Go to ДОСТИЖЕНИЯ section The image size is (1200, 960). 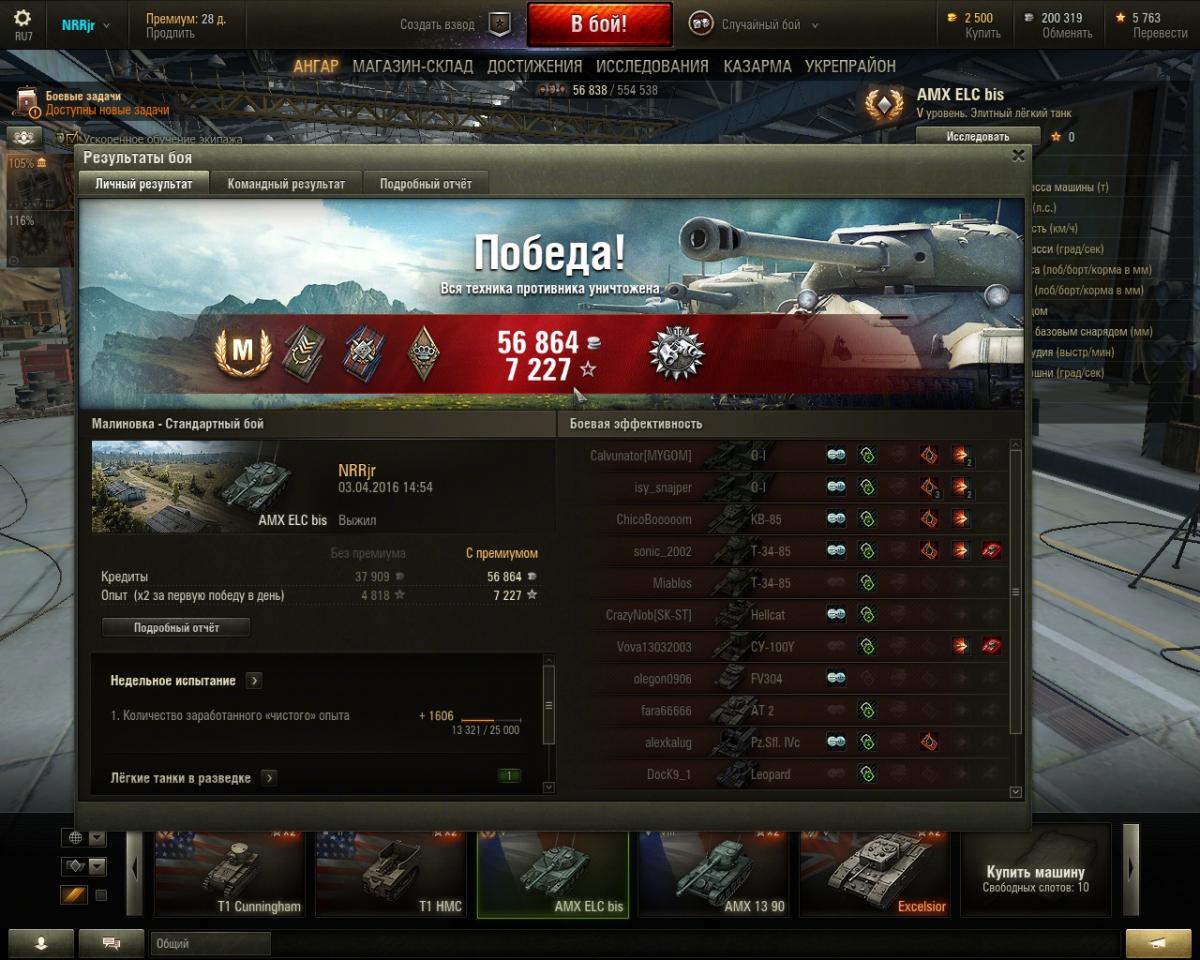point(534,66)
